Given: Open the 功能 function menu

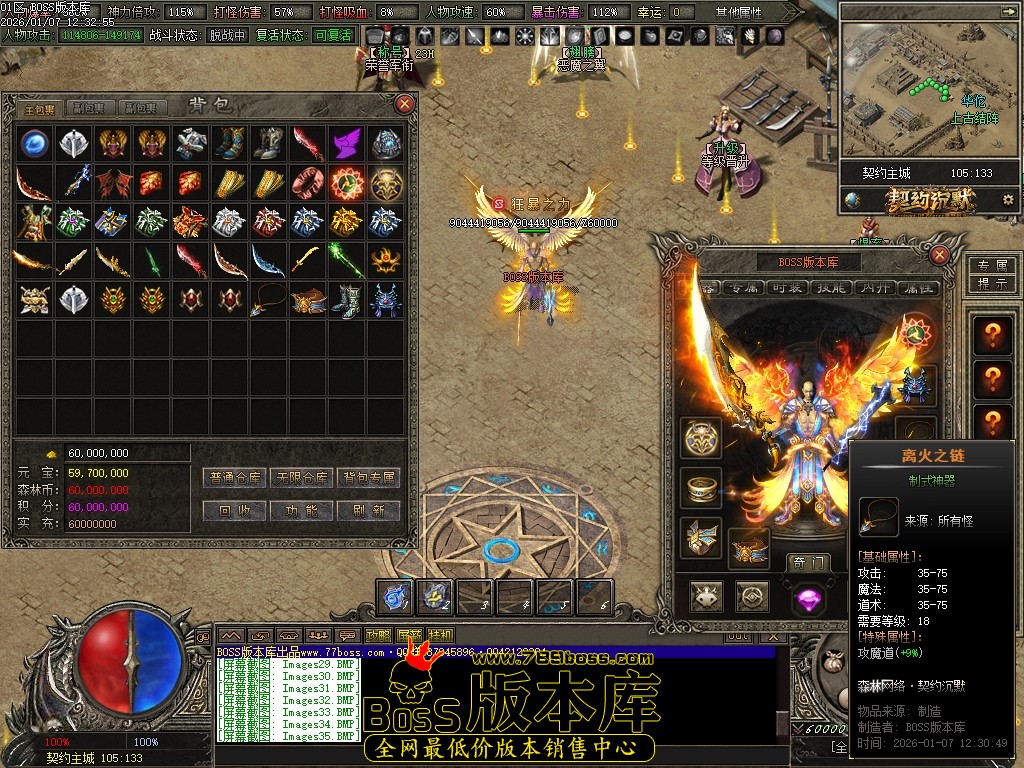Looking at the screenshot, I should (x=302, y=510).
